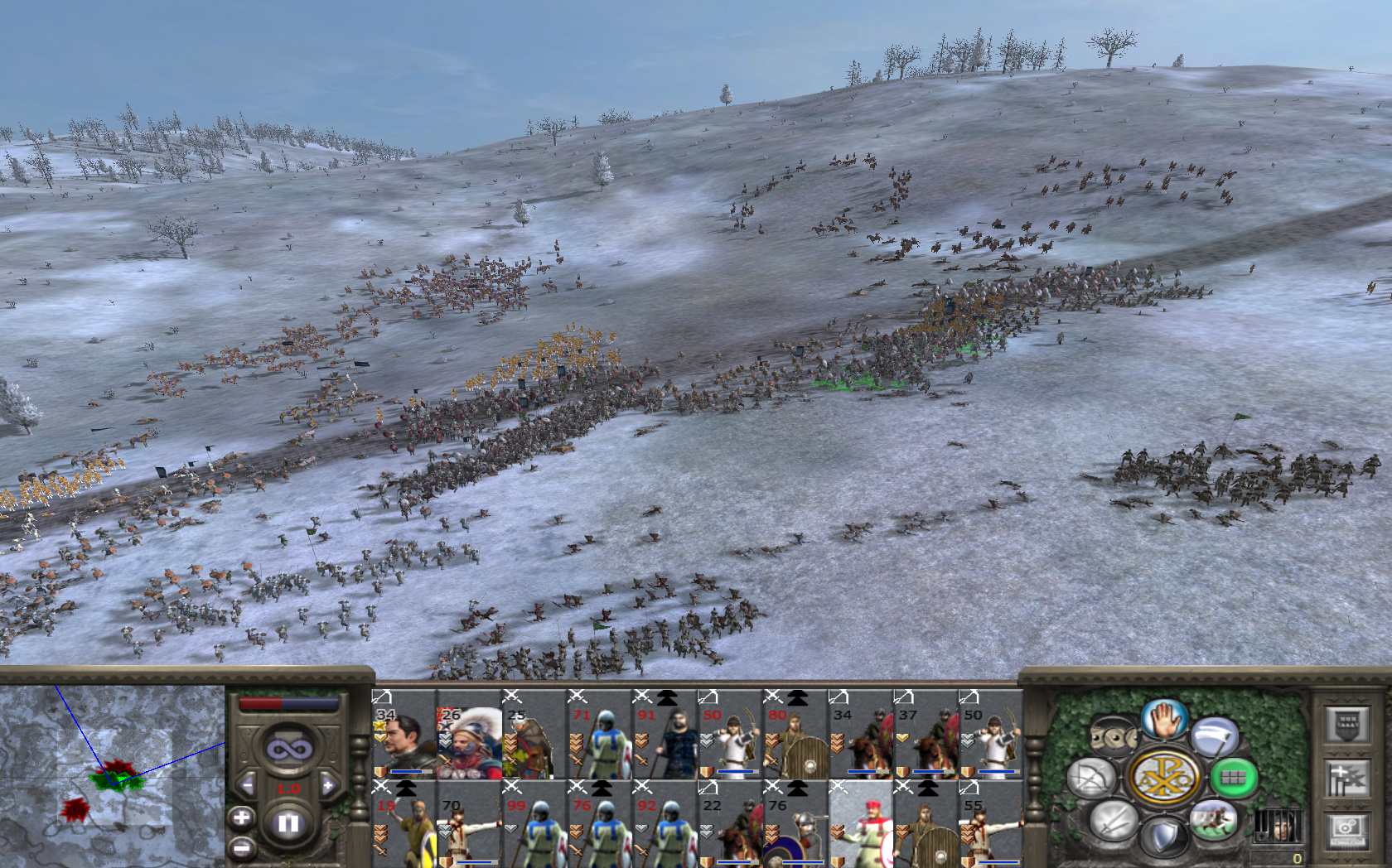
Task: Order withdrawal with the white flag icon
Action: click(1215, 736)
